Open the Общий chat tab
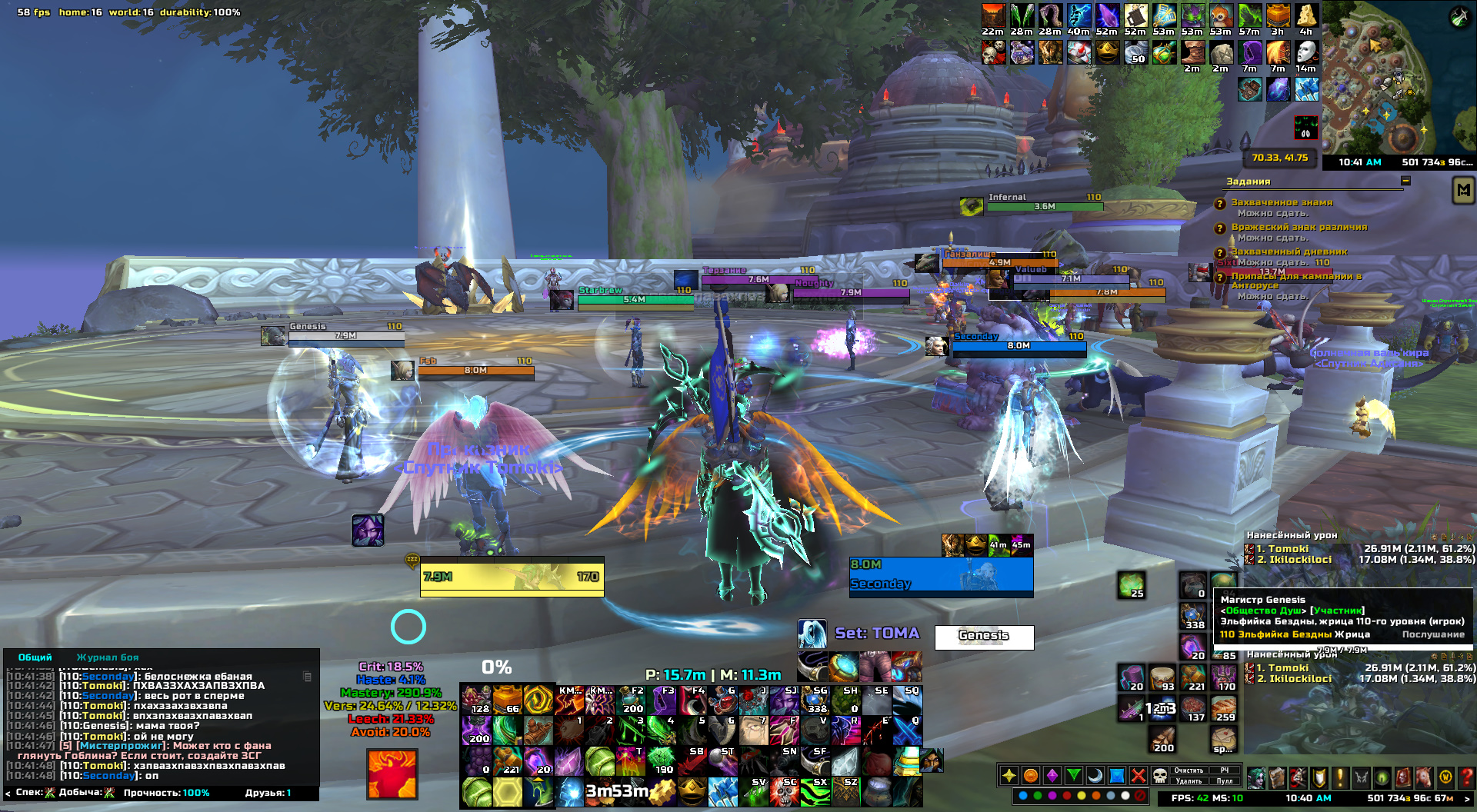The height and width of the screenshot is (812, 1477). coord(35,657)
